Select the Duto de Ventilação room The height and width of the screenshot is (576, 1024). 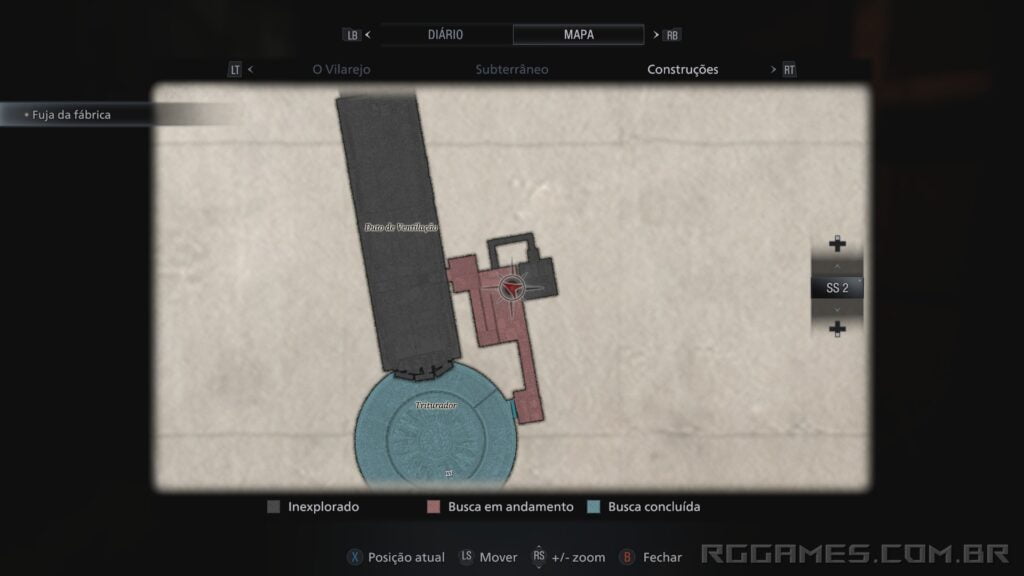click(400, 228)
